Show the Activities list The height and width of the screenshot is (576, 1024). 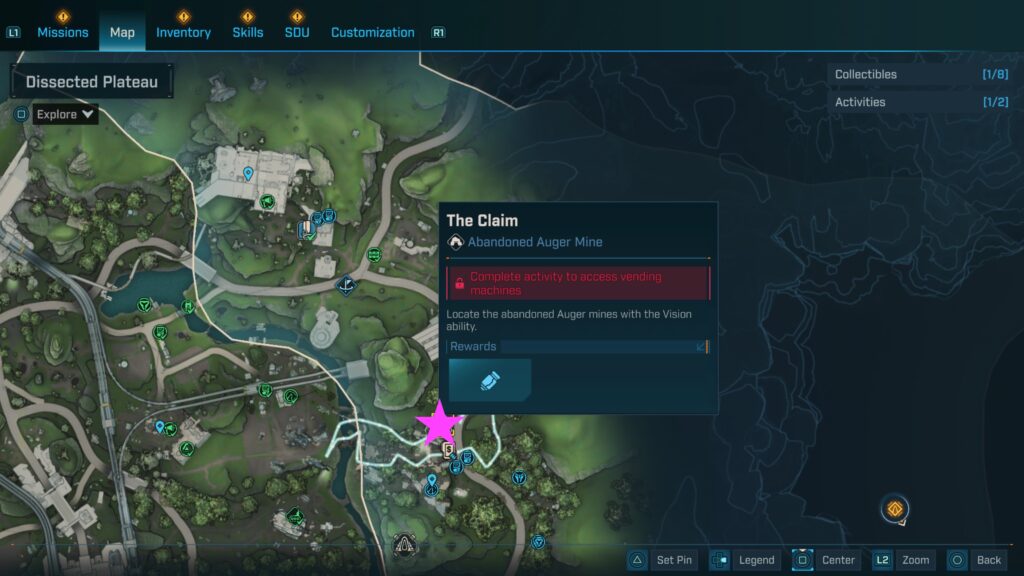(x=920, y=102)
